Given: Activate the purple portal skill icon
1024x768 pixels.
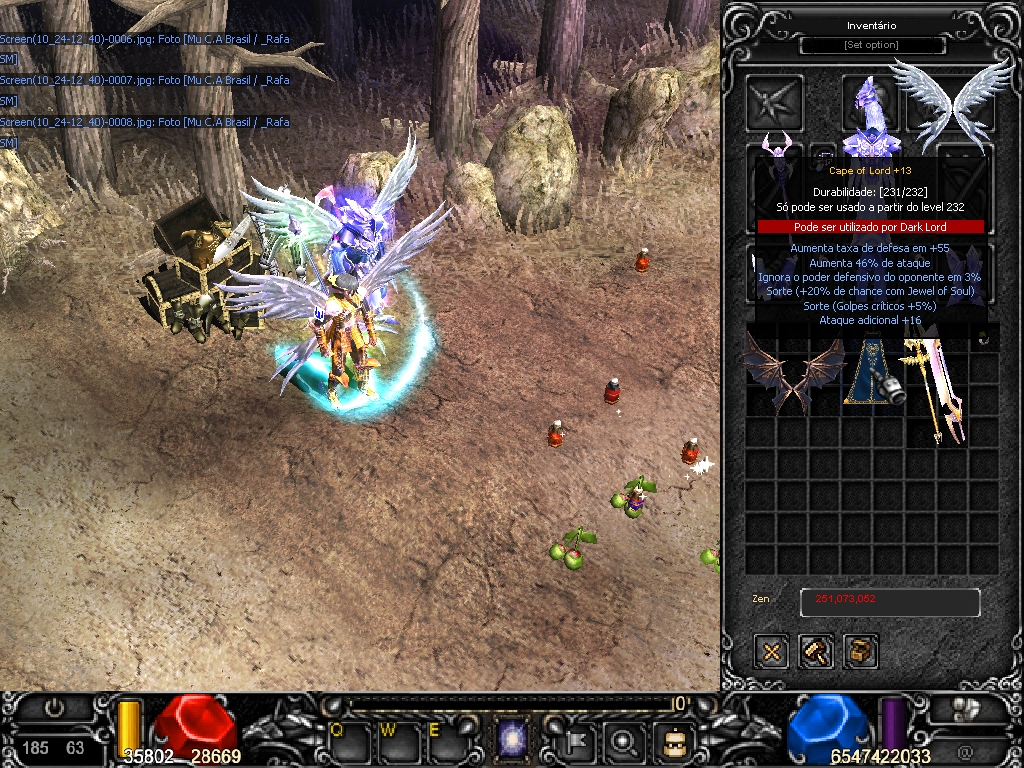Looking at the screenshot, I should coord(514,741).
